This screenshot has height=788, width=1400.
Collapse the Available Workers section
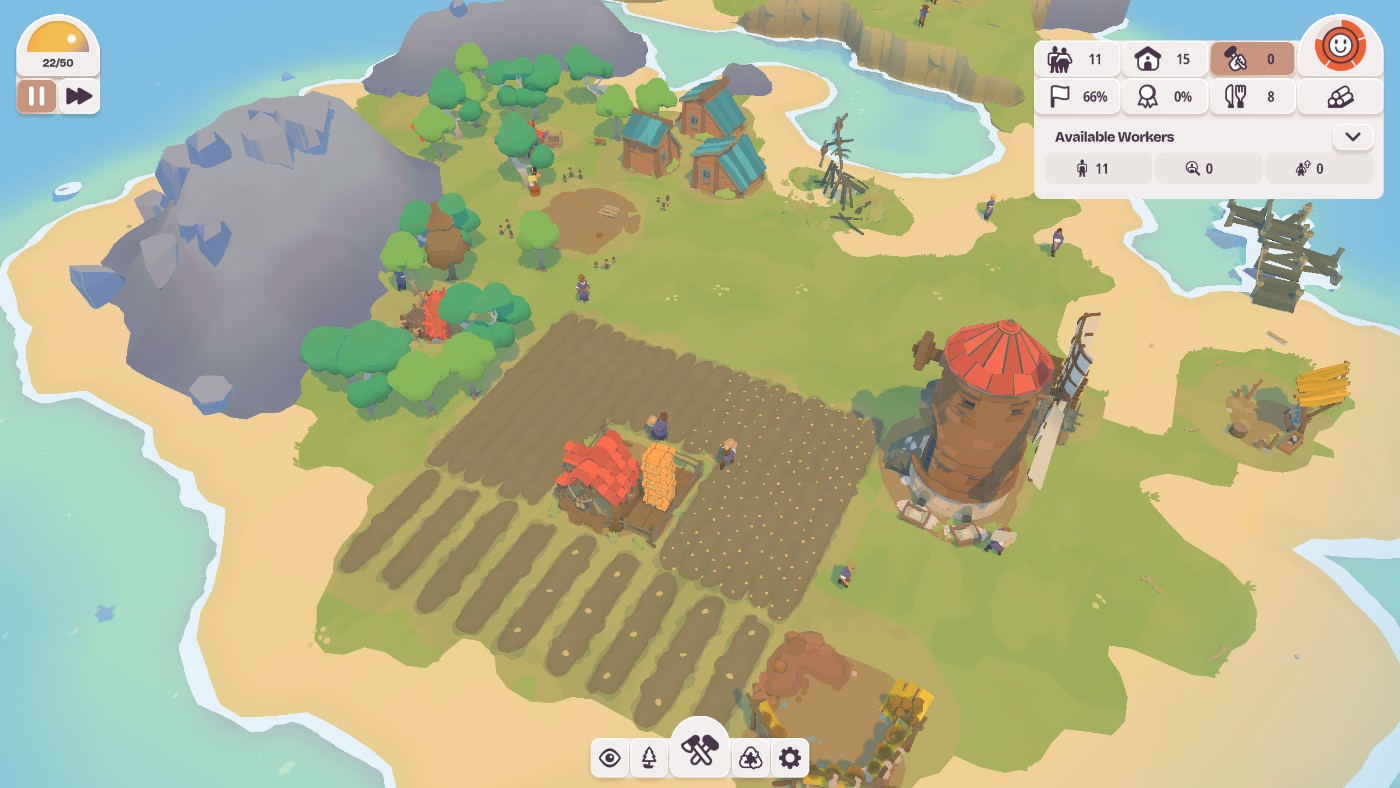[1353, 137]
